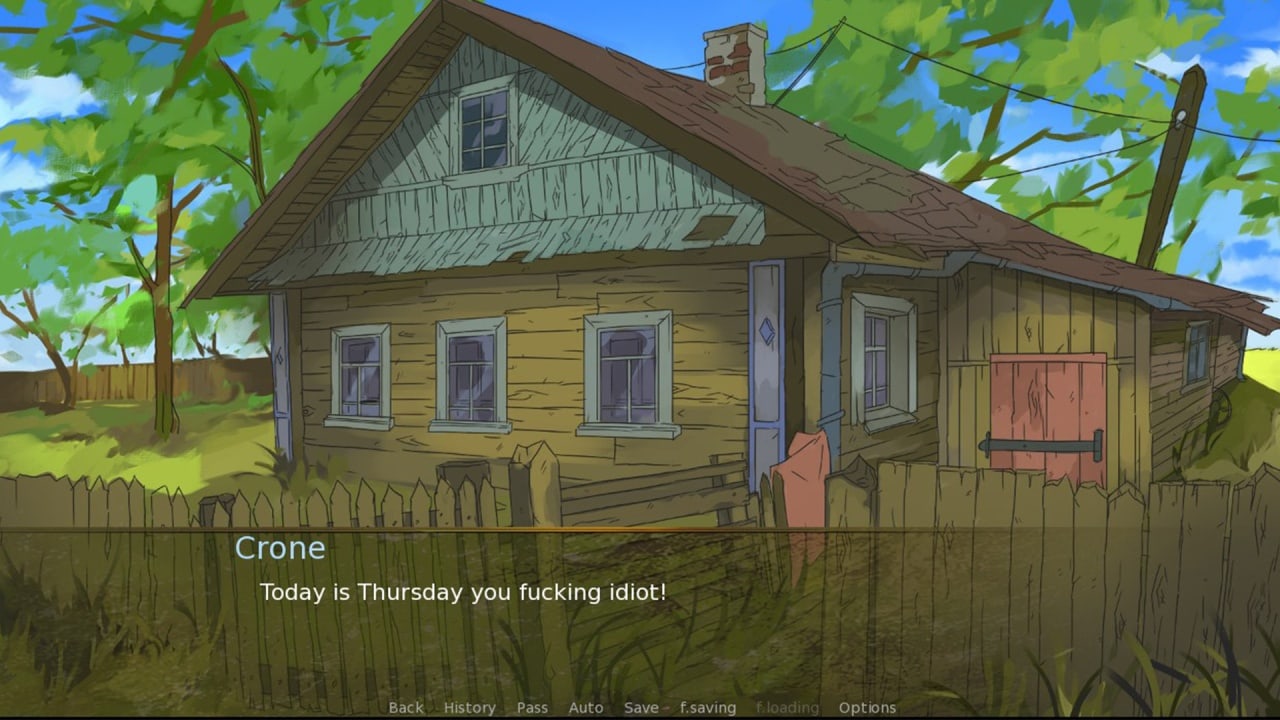The width and height of the screenshot is (1280, 720).
Task: Click the Pass quick menu button
Action: point(532,708)
